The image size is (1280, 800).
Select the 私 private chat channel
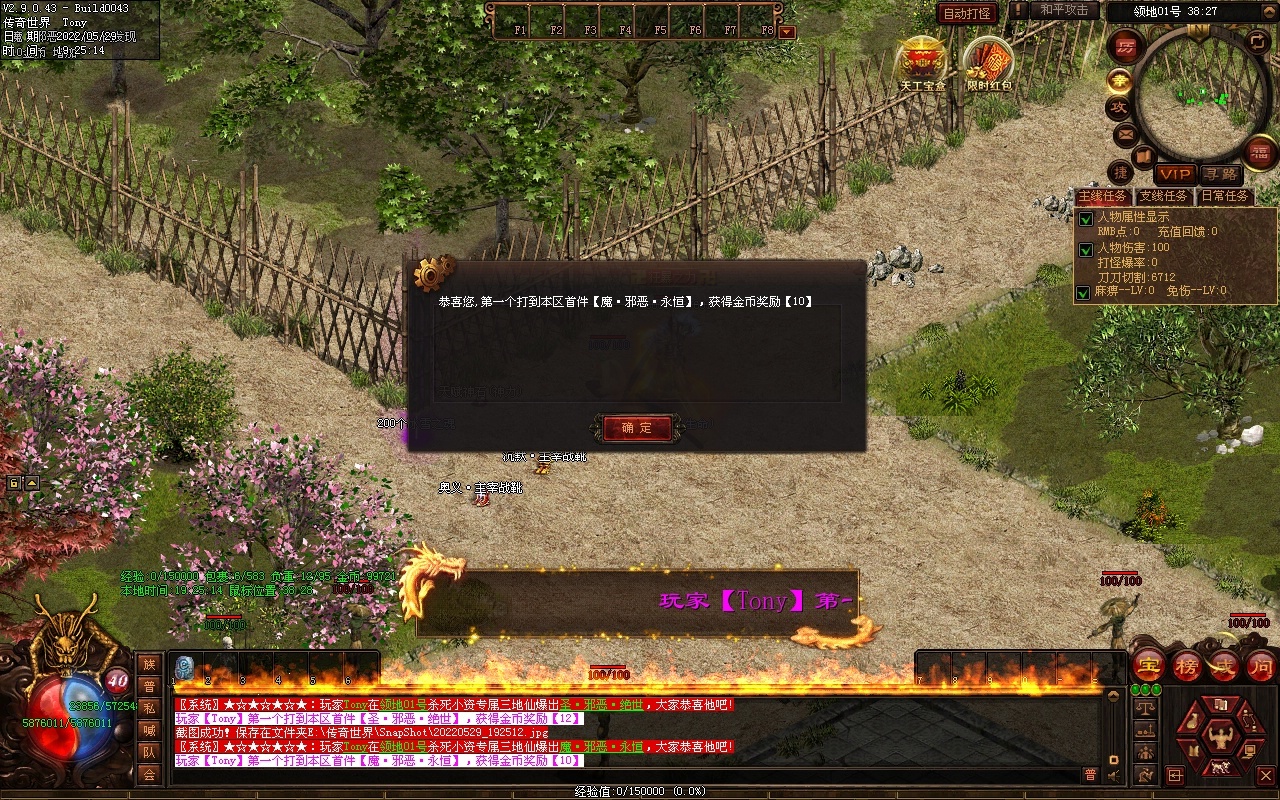click(x=149, y=708)
